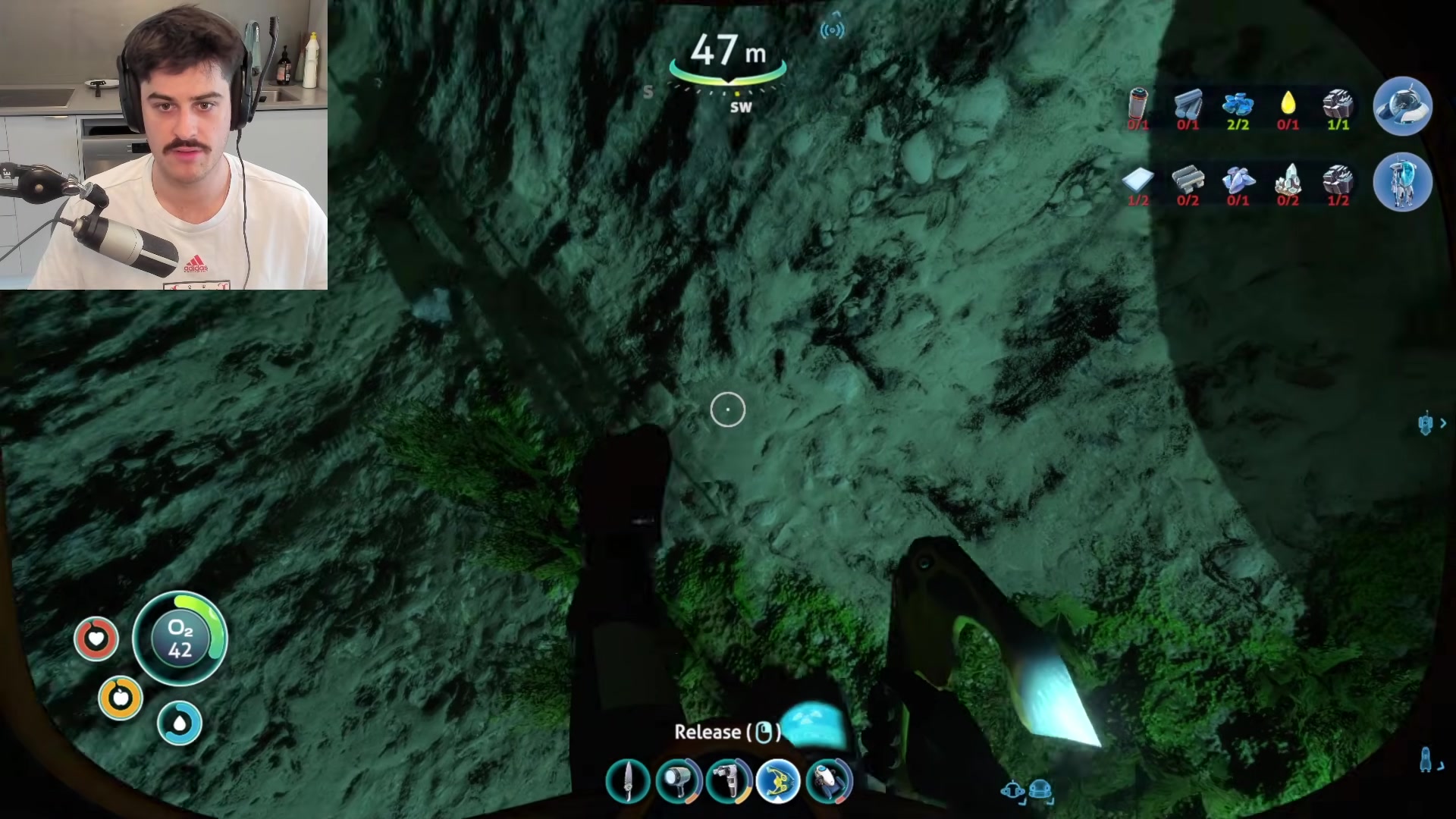
Task: Select the power cell ingredient icon
Action: 1138,105
